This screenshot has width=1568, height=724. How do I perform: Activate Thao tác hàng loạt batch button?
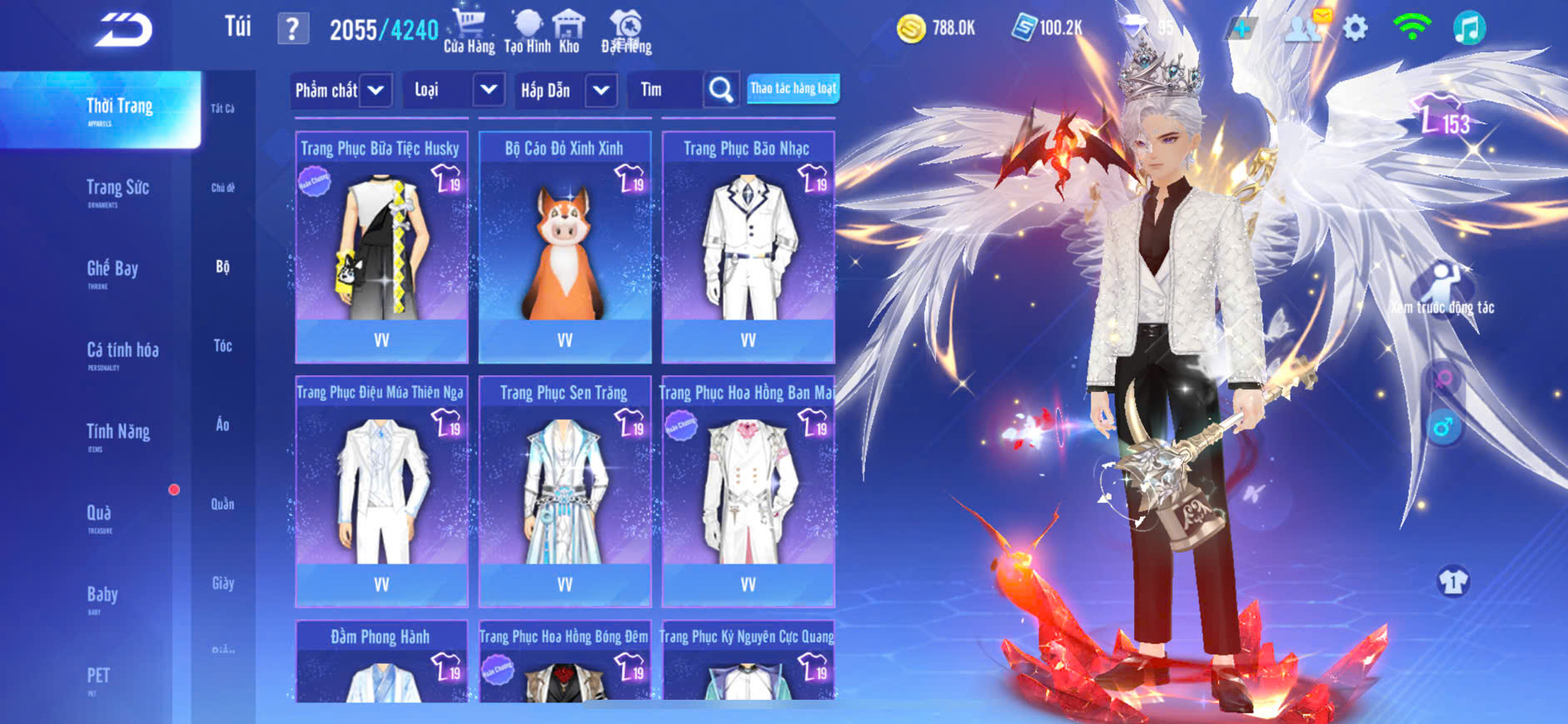click(793, 88)
